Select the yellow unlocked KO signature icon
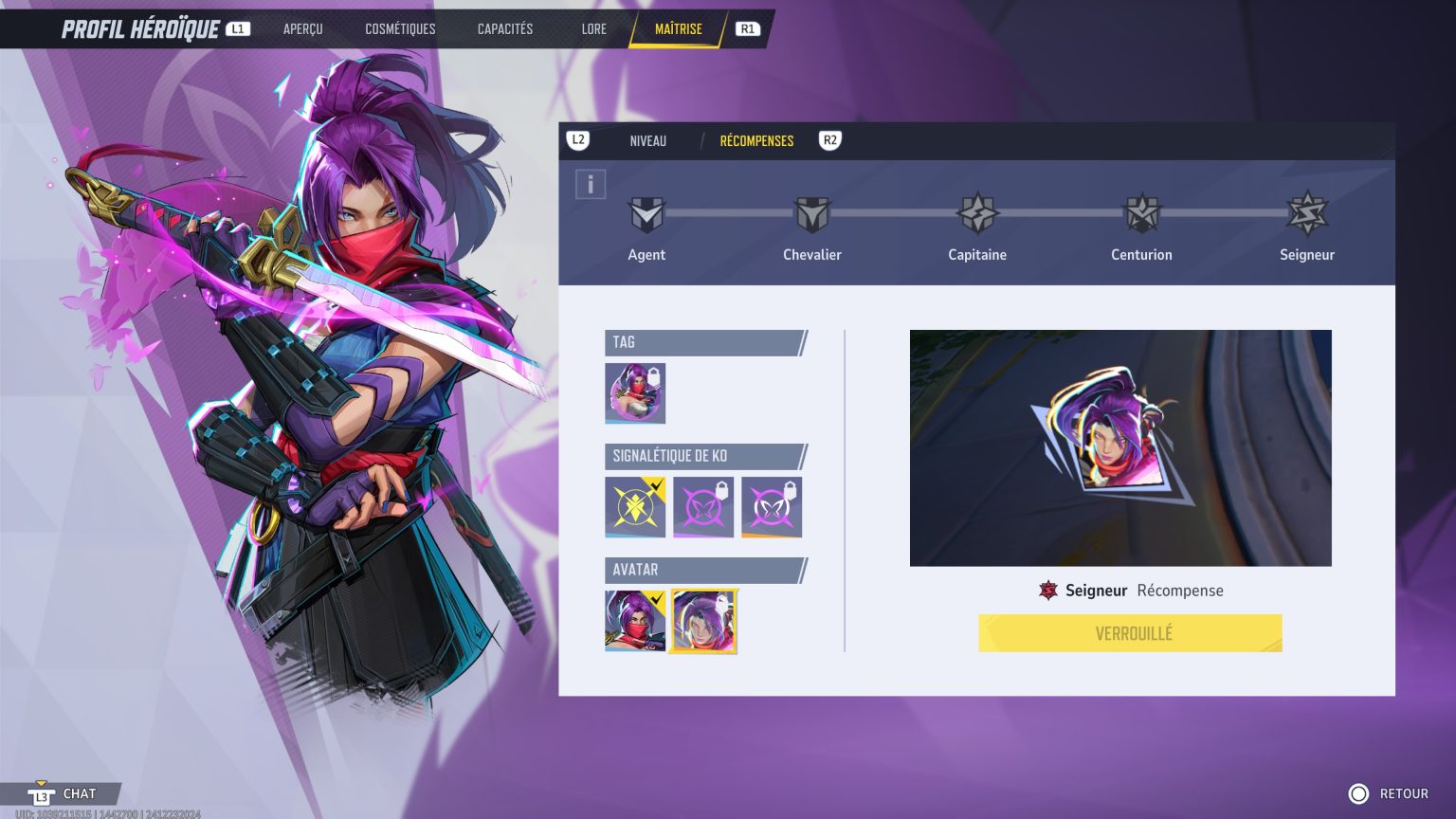This screenshot has width=1456, height=819. tap(635, 506)
